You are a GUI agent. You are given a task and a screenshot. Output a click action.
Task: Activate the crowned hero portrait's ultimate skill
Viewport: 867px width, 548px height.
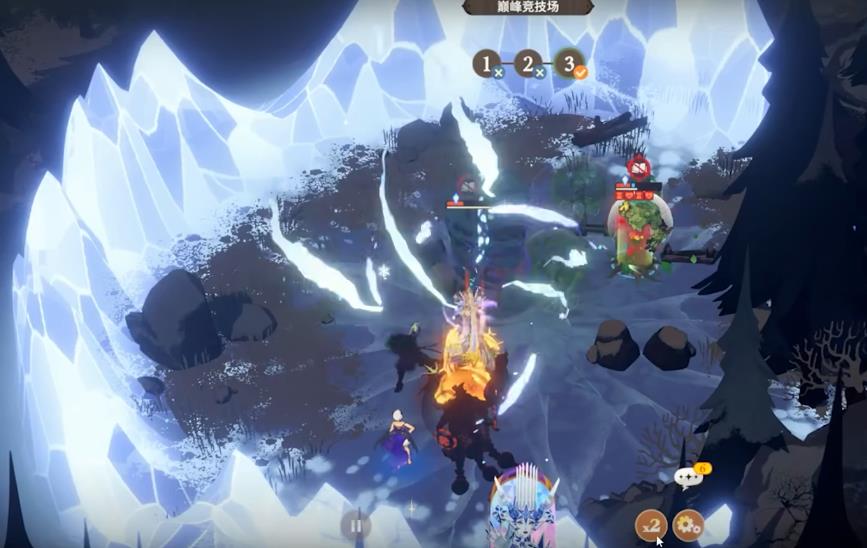527,510
